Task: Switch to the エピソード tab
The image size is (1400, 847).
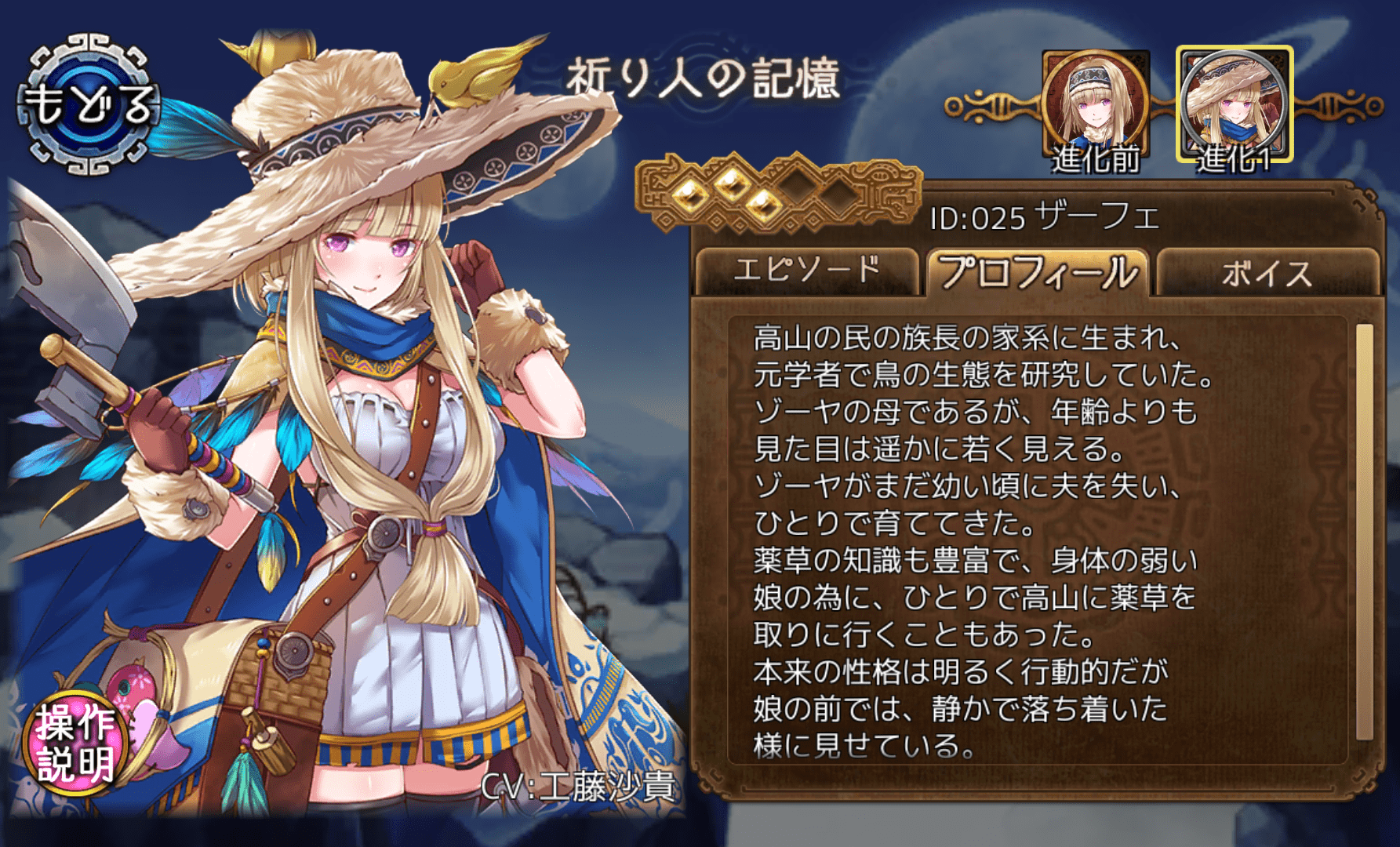Action: click(x=809, y=270)
